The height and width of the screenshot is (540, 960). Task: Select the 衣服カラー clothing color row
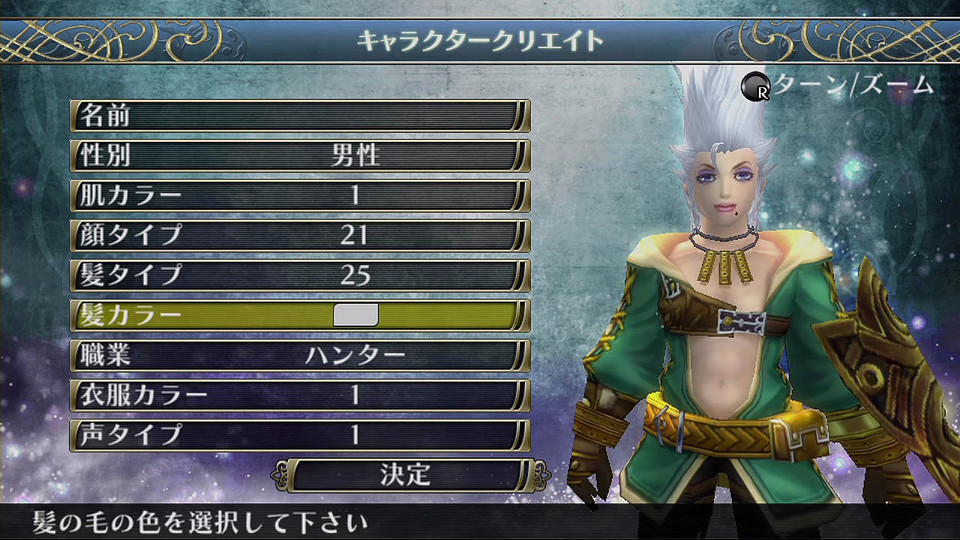300,395
